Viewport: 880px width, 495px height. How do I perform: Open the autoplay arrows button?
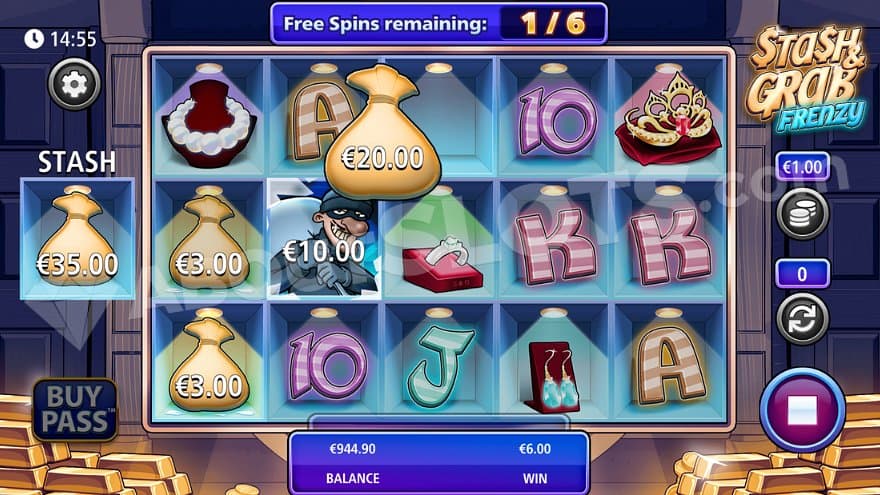pyautogui.click(x=802, y=318)
